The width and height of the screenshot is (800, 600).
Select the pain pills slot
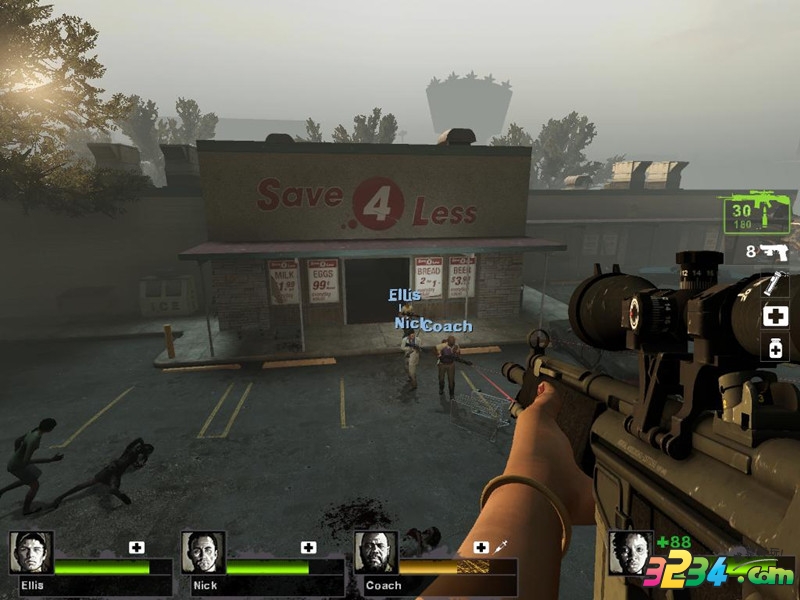click(x=775, y=348)
